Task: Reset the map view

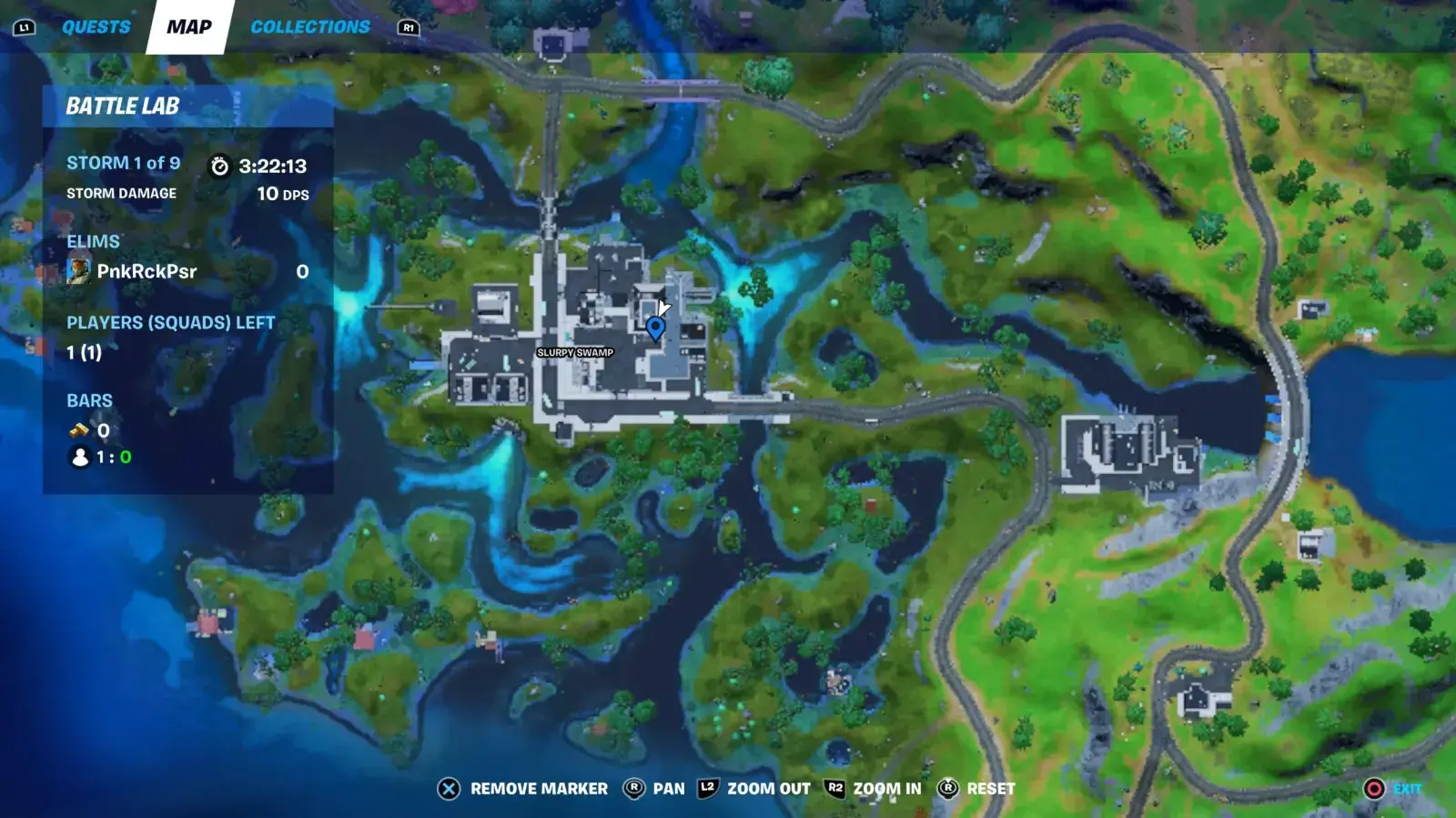Action: (976, 789)
